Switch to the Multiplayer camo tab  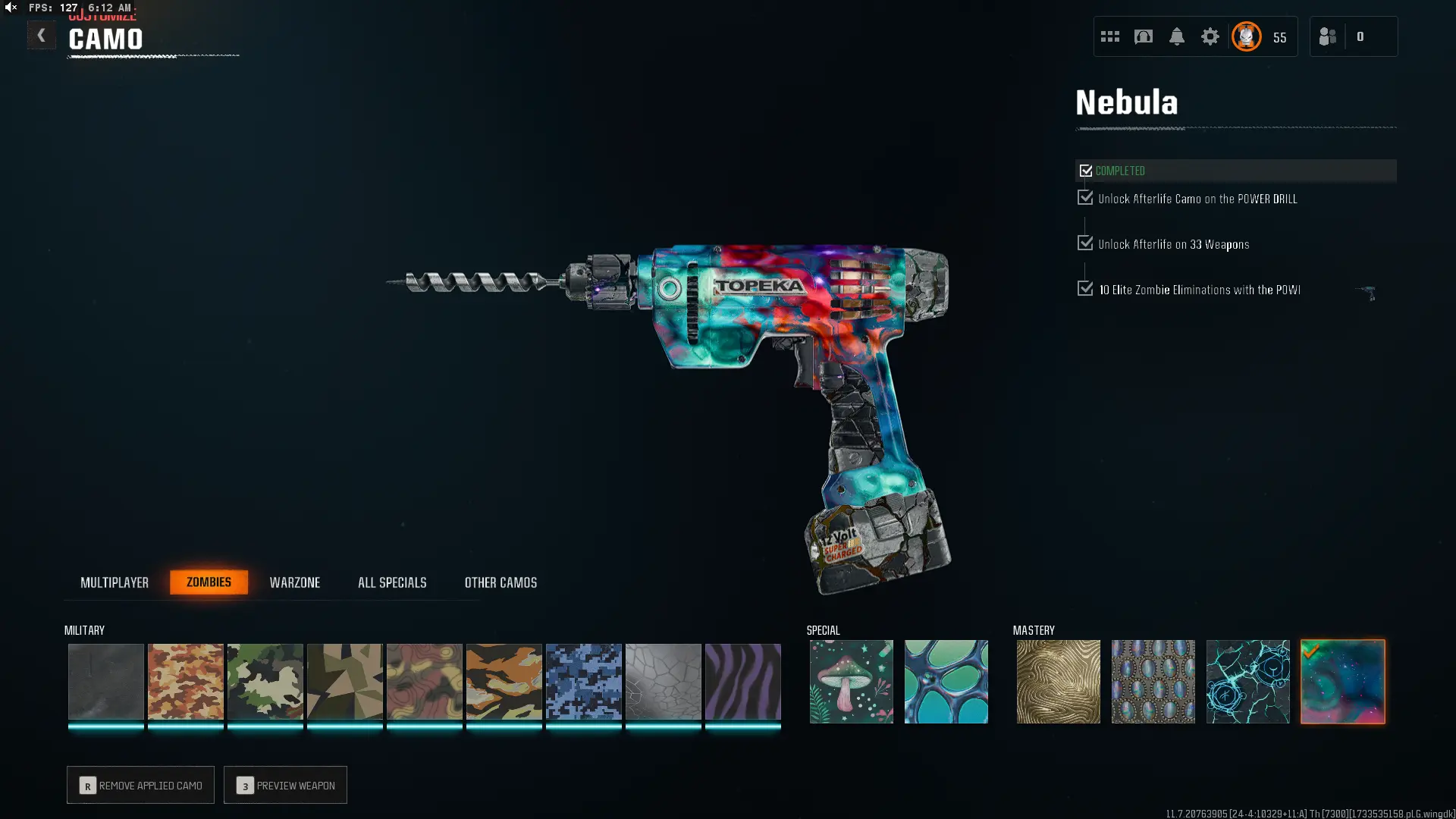pyautogui.click(x=115, y=582)
